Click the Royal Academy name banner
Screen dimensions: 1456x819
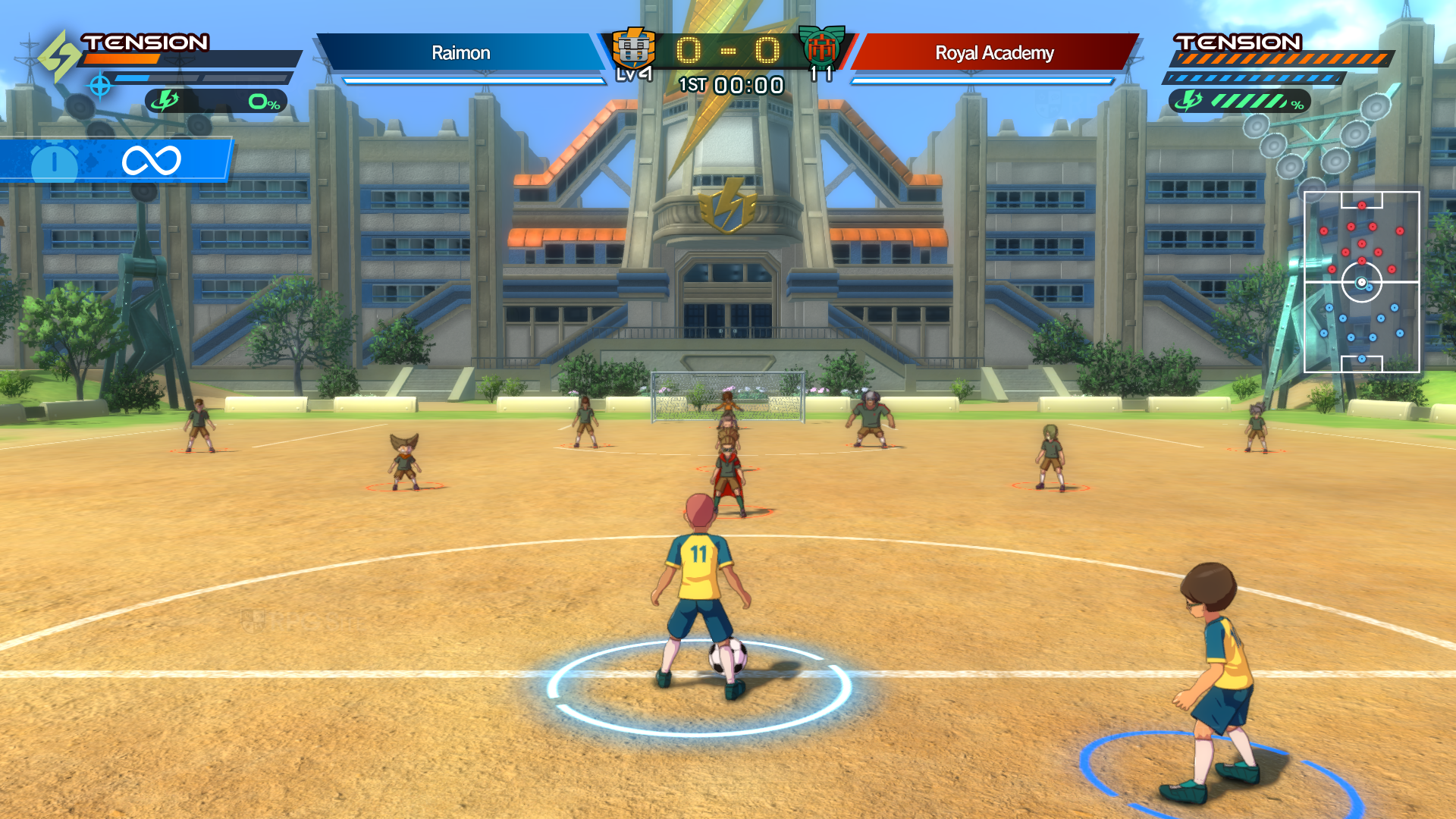click(x=994, y=53)
